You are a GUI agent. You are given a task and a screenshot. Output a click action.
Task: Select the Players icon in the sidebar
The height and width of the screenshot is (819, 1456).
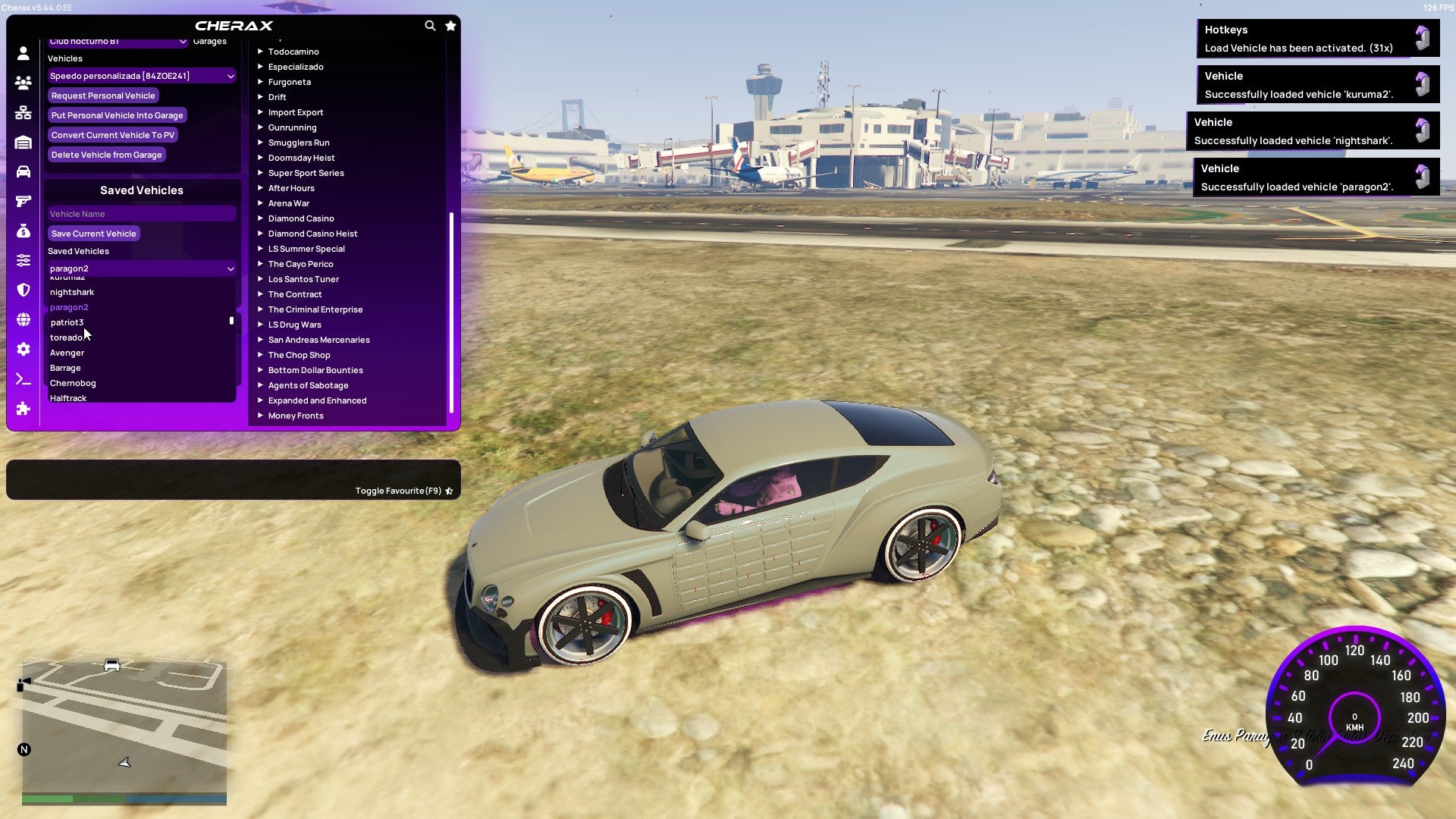[x=23, y=83]
